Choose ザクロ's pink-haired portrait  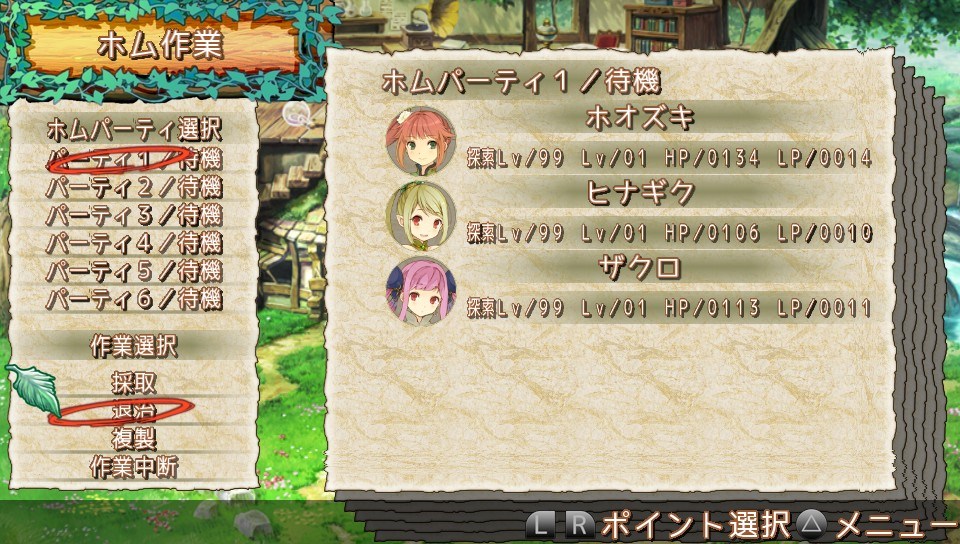(x=421, y=291)
